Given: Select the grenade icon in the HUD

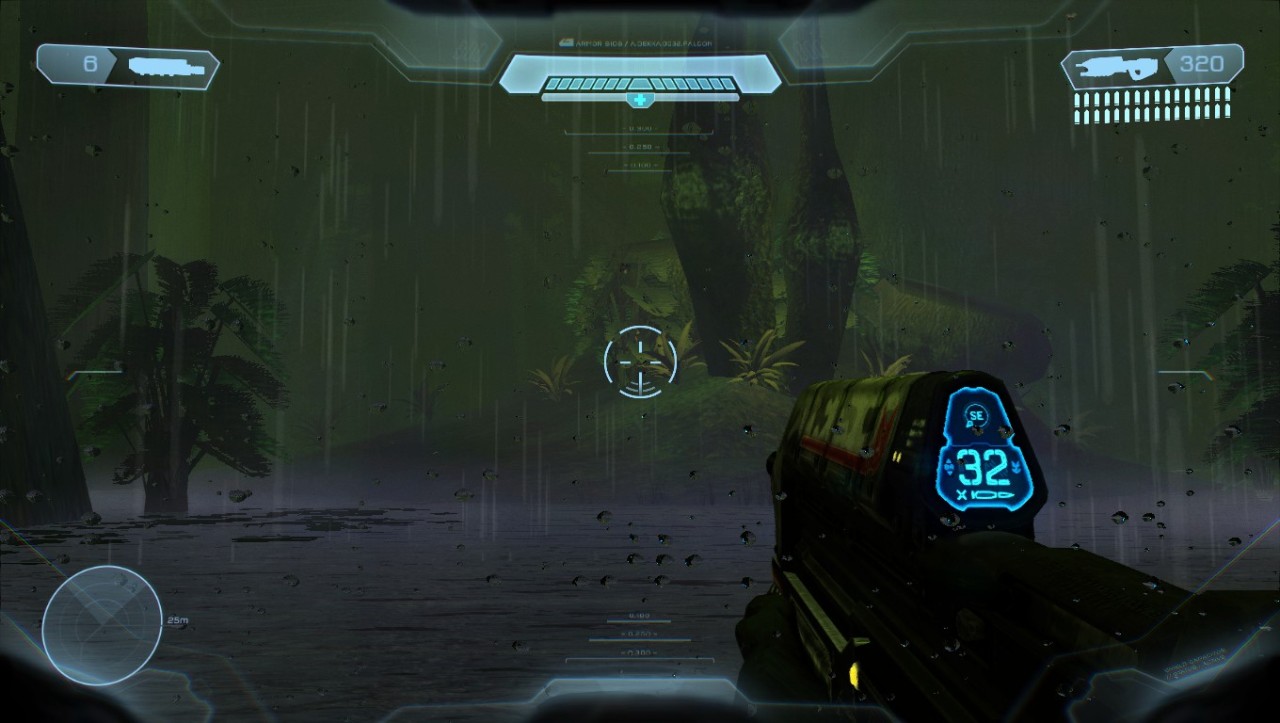Looking at the screenshot, I should (x=167, y=67).
